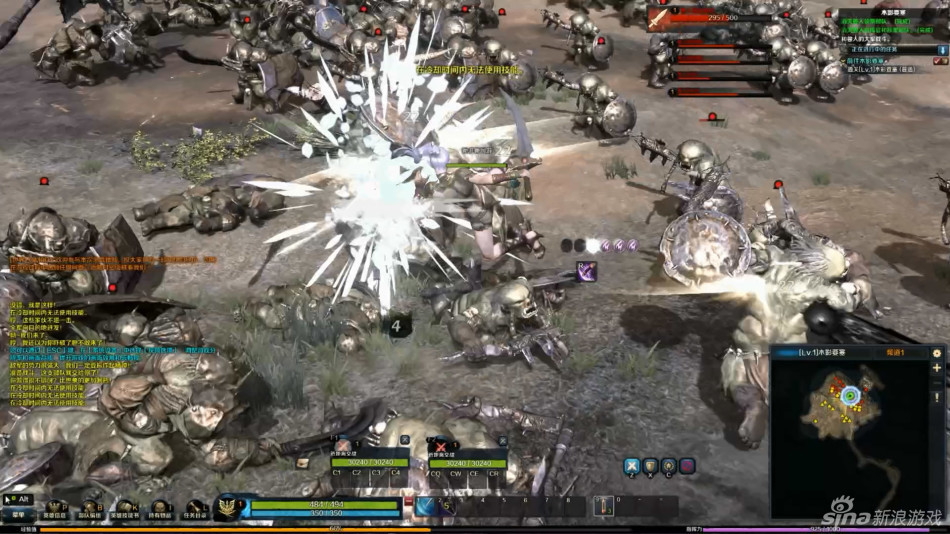
Task: Click the round gold command icon (C)
Action: pyautogui.click(x=668, y=466)
